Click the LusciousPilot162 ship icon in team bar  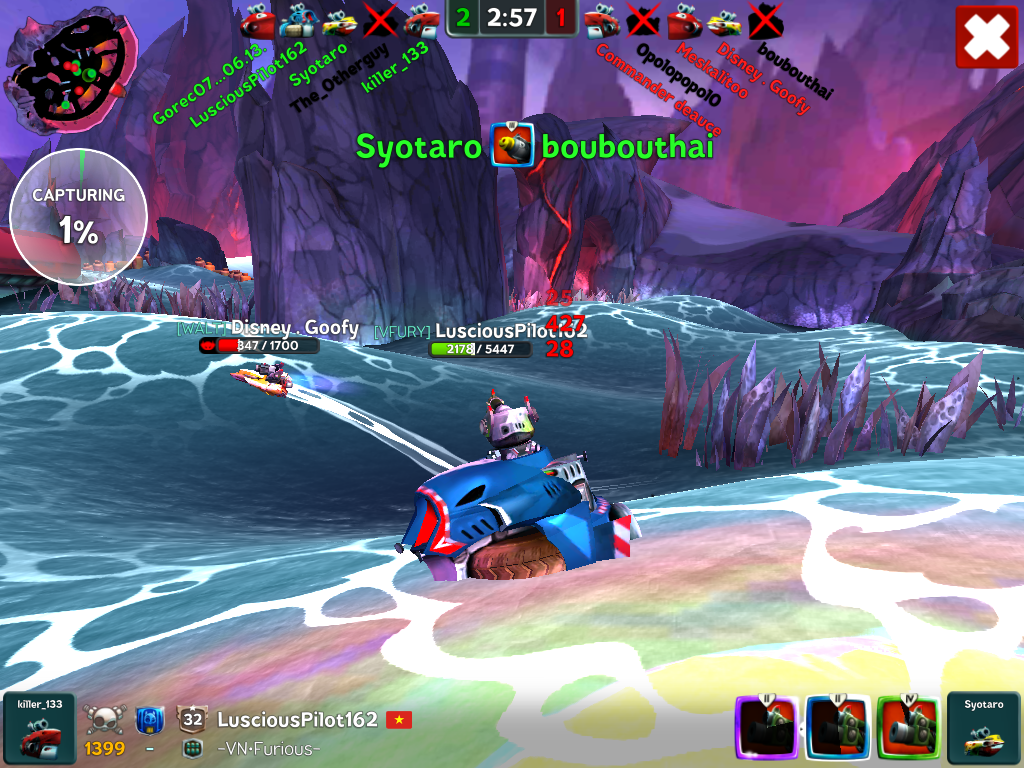(298, 19)
